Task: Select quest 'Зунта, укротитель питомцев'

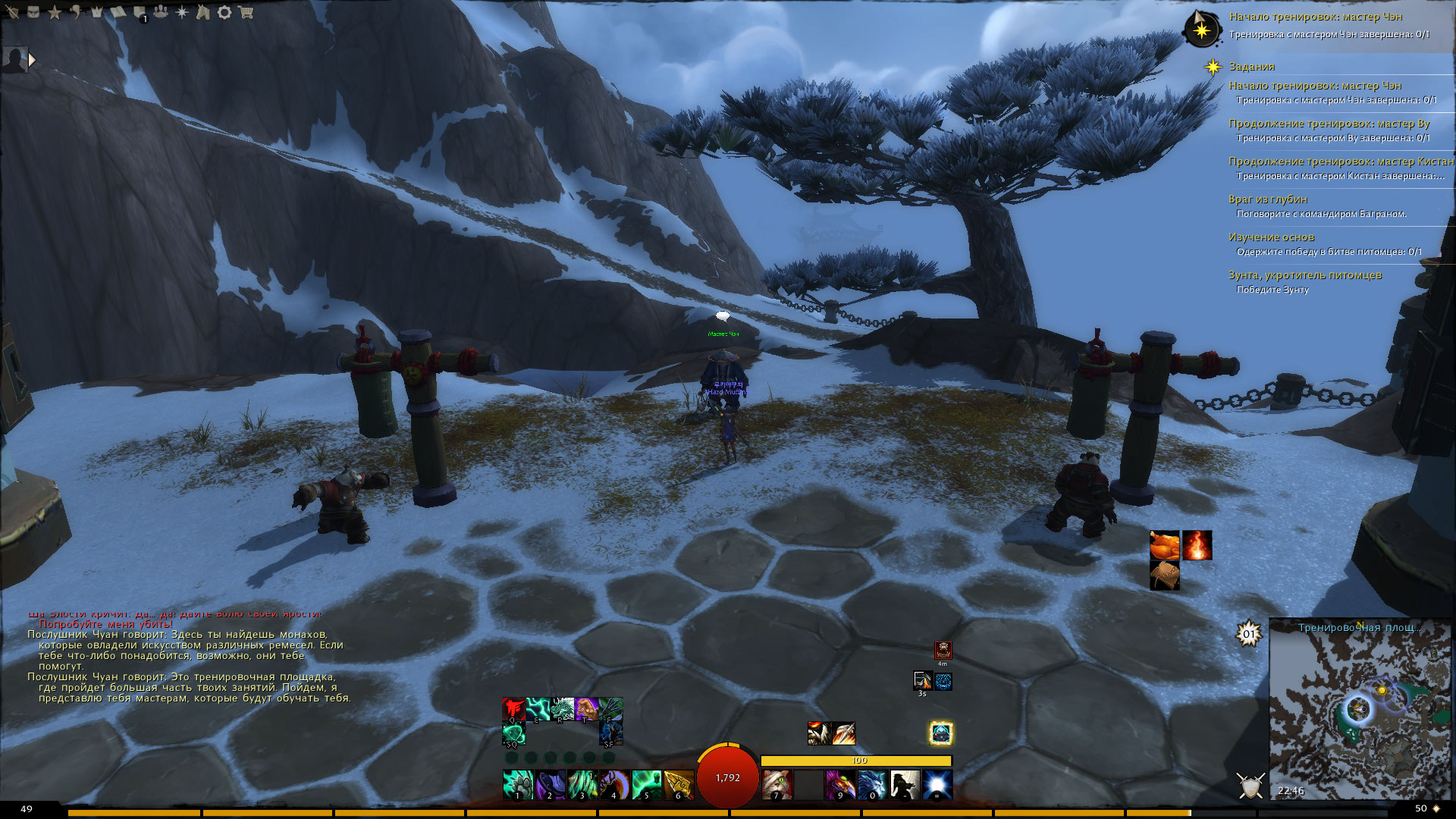Action: [x=1304, y=275]
